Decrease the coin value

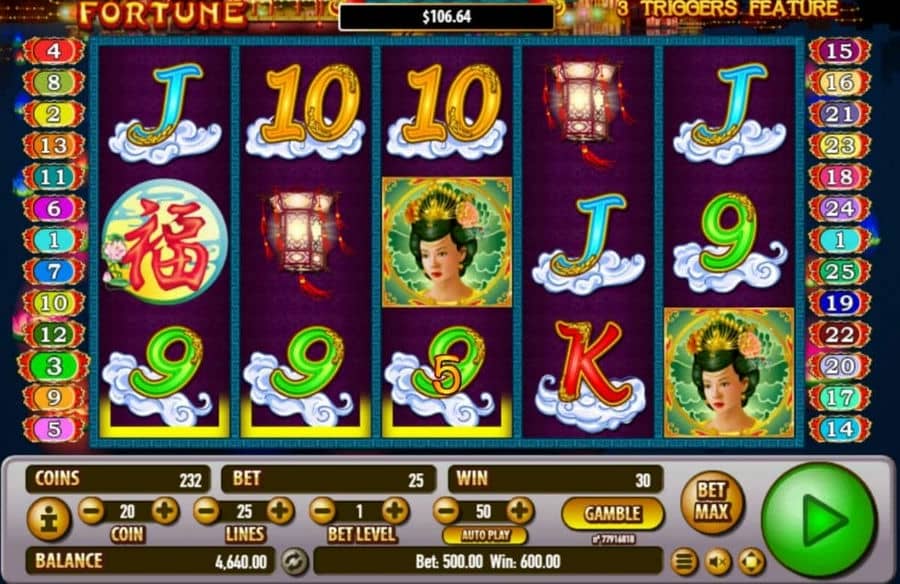91,511
